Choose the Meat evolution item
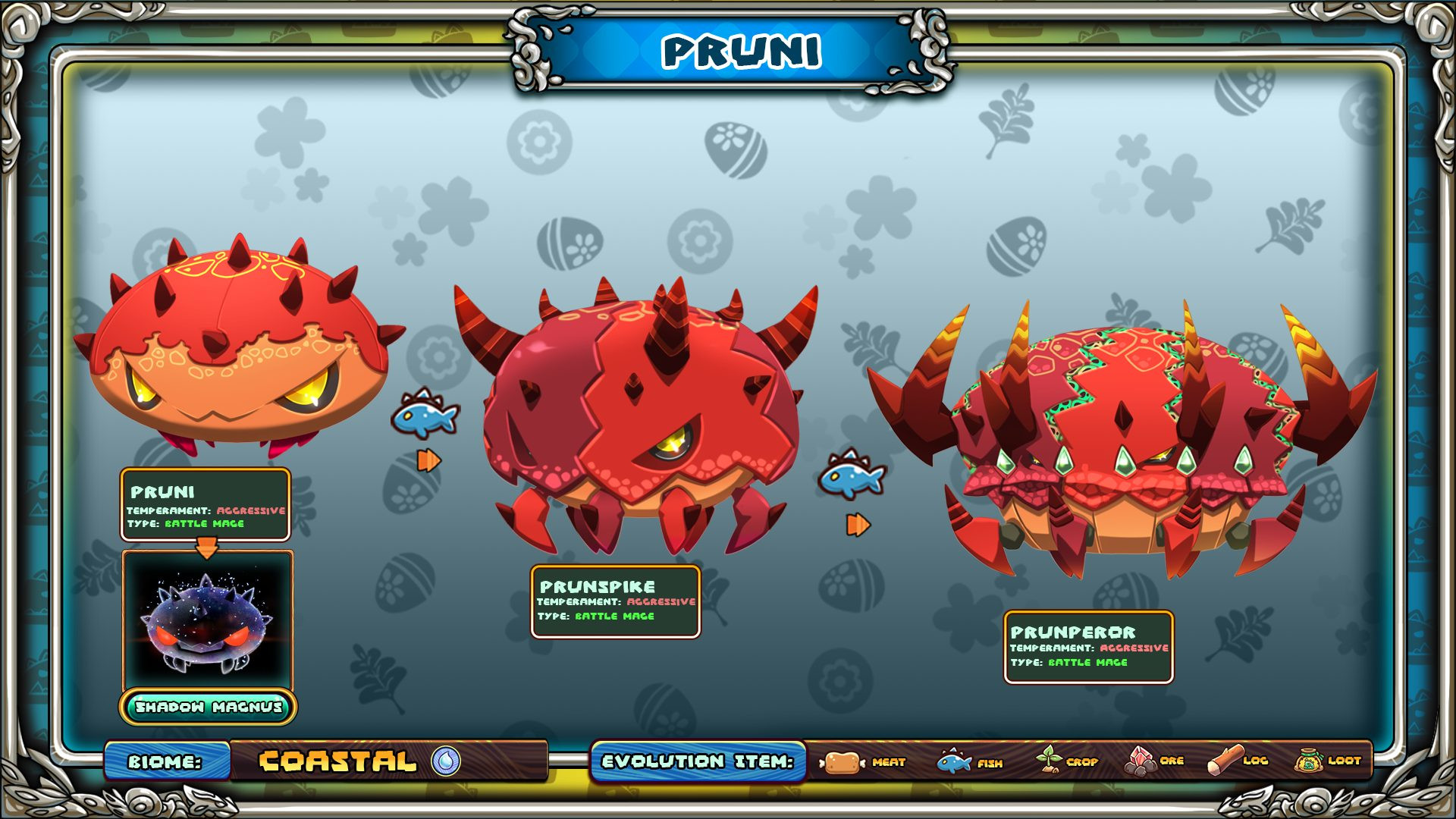The image size is (1456, 819). tap(863, 761)
